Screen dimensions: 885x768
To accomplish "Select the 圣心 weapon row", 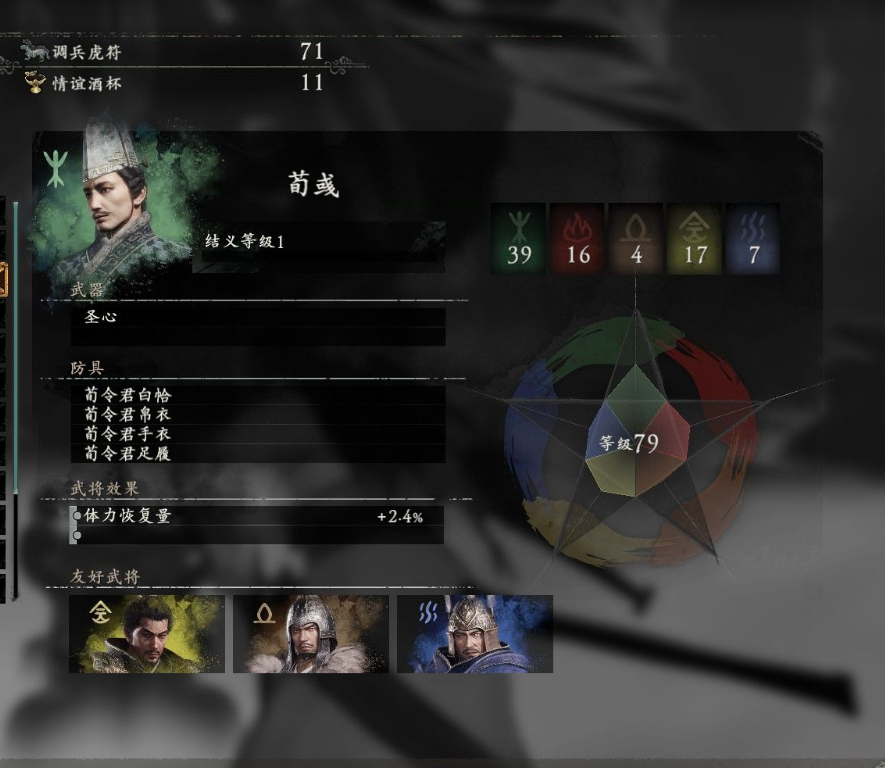I will click(258, 317).
